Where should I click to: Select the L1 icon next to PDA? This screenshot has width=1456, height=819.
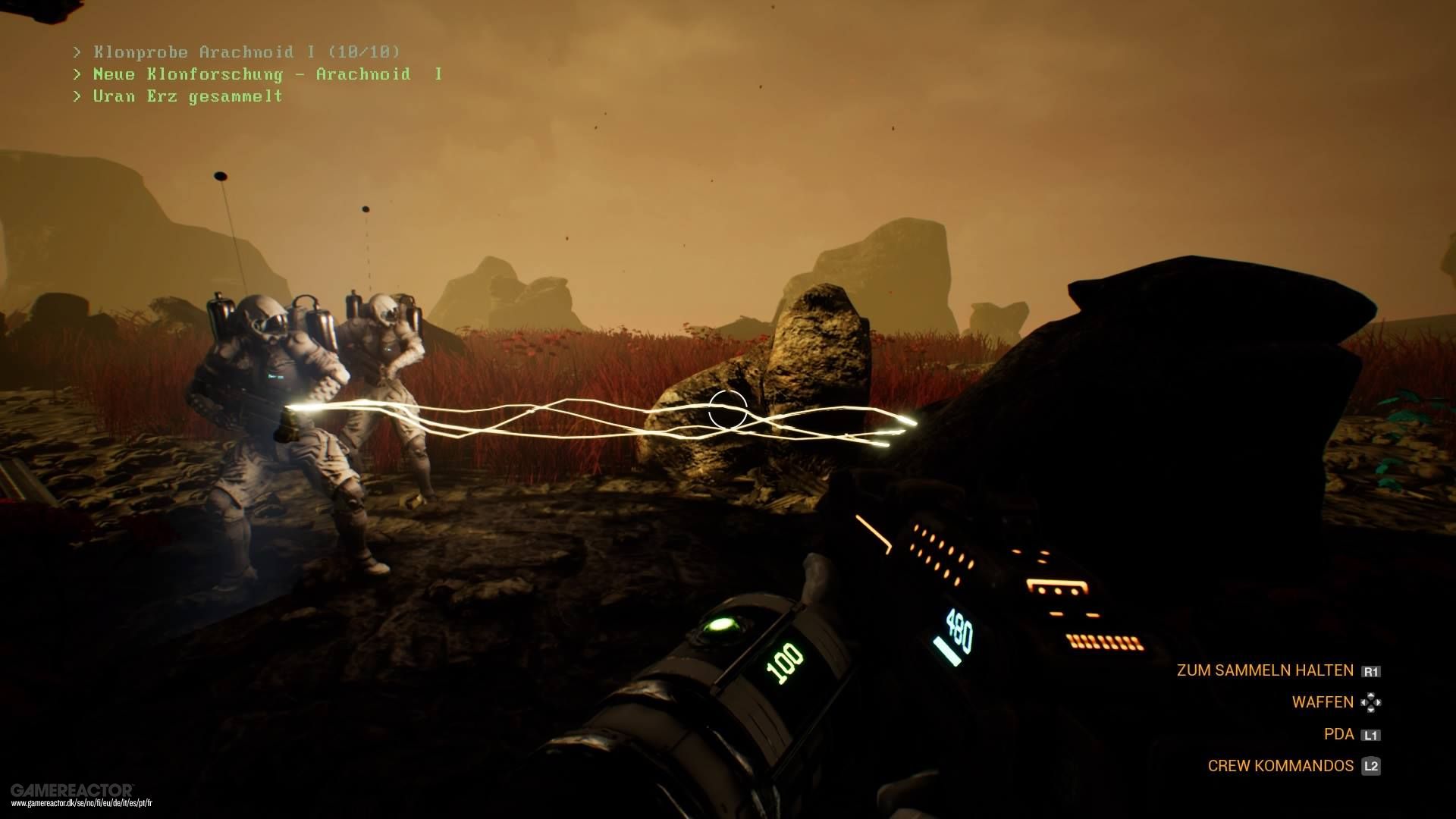click(1371, 734)
